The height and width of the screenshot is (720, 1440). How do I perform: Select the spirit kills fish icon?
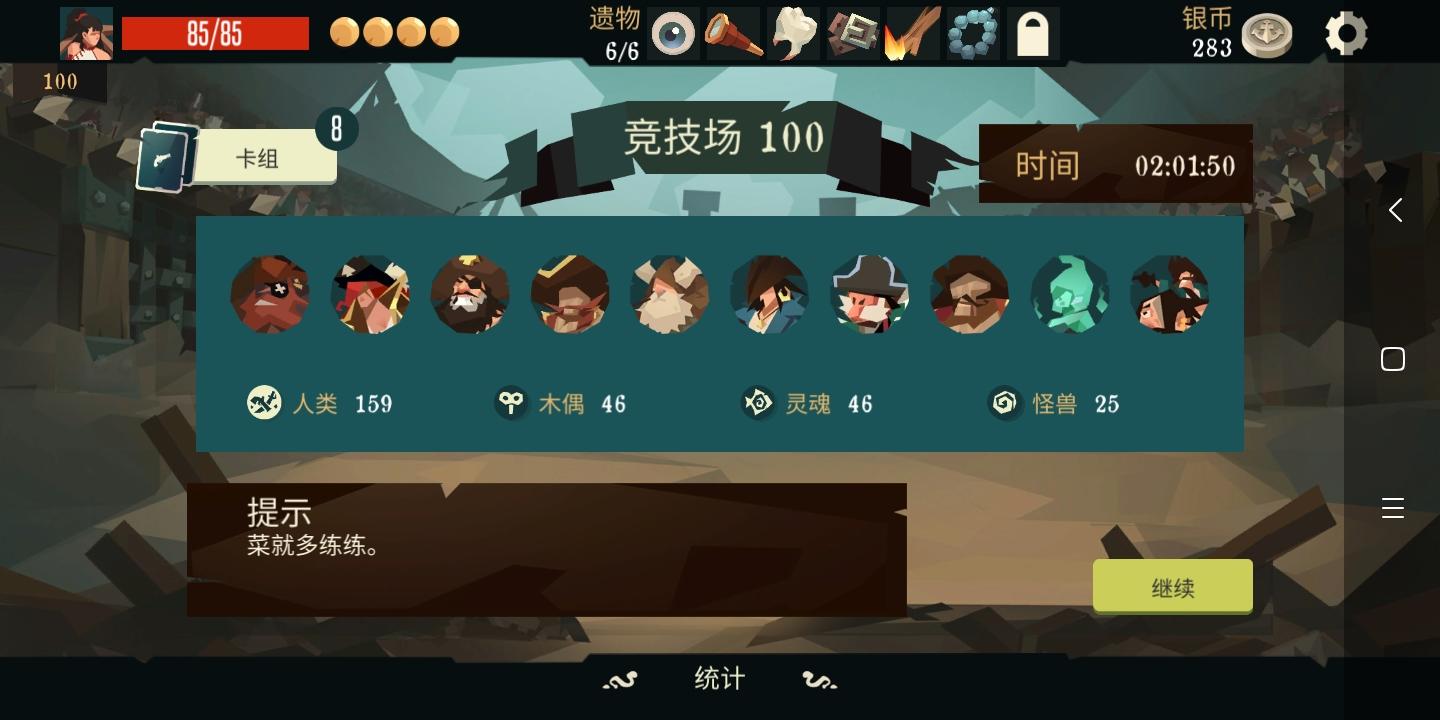pyautogui.click(x=760, y=403)
